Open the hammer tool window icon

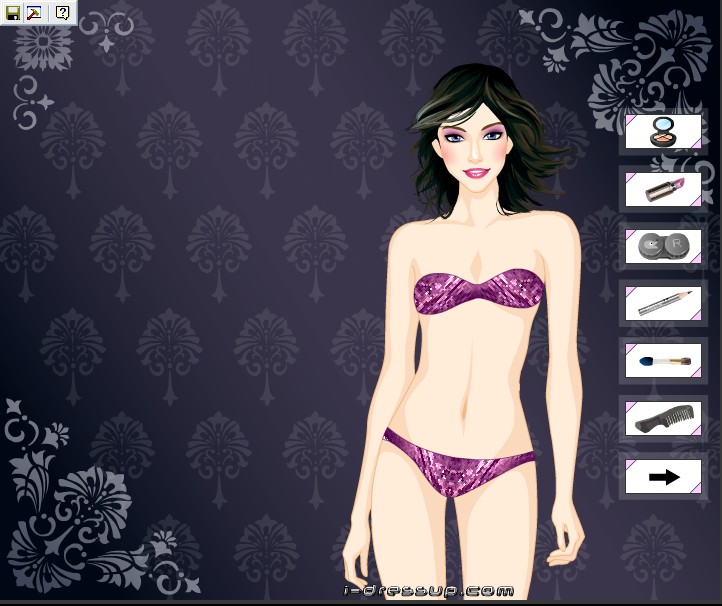pos(35,13)
